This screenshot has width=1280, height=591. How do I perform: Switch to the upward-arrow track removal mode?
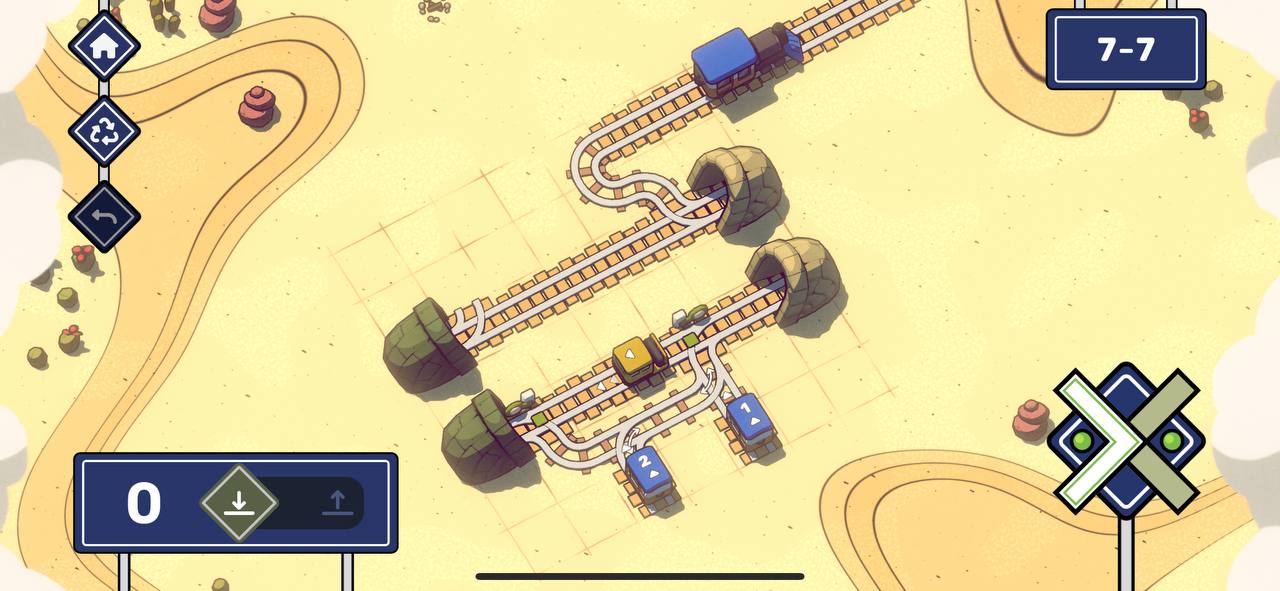tap(337, 502)
